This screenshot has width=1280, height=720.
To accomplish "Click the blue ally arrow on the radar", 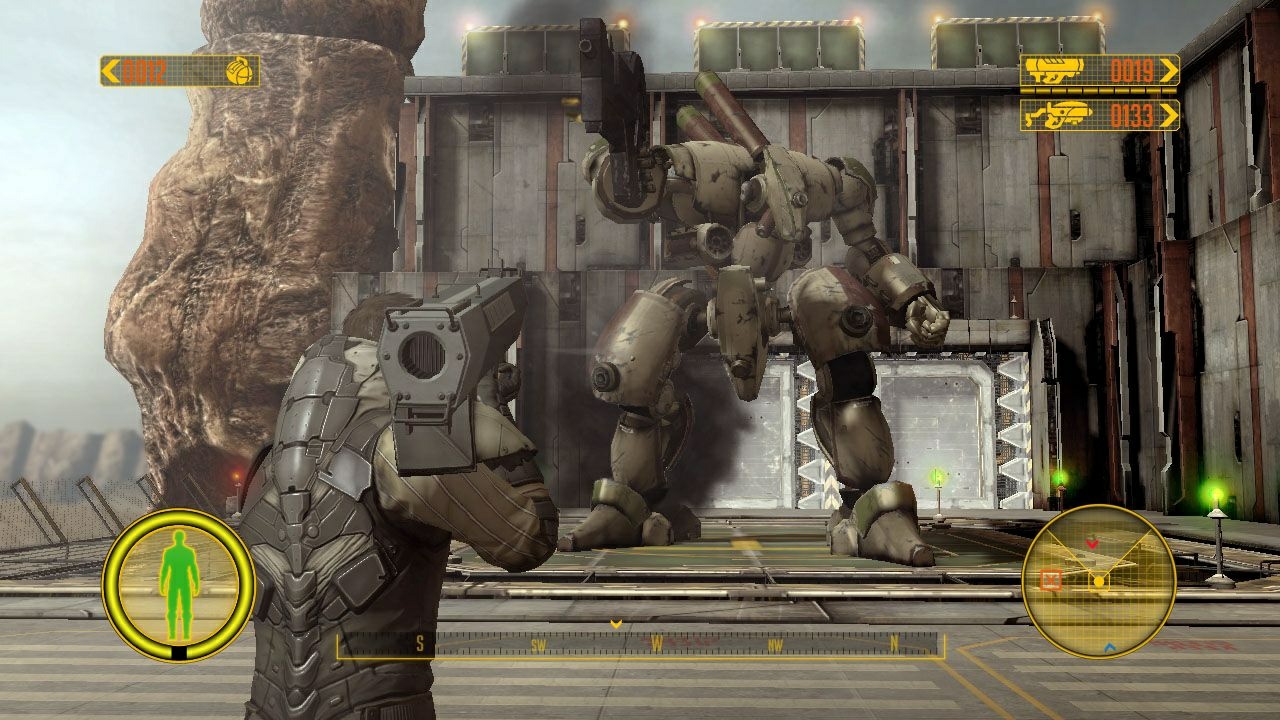I will click(1109, 647).
